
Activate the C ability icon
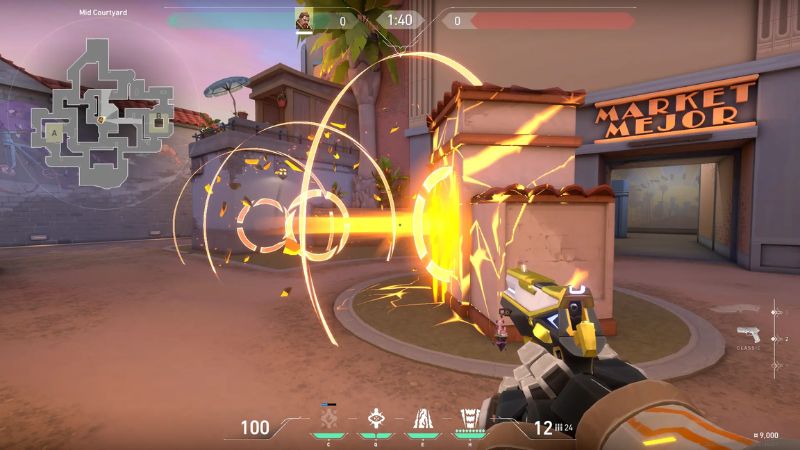(329, 420)
